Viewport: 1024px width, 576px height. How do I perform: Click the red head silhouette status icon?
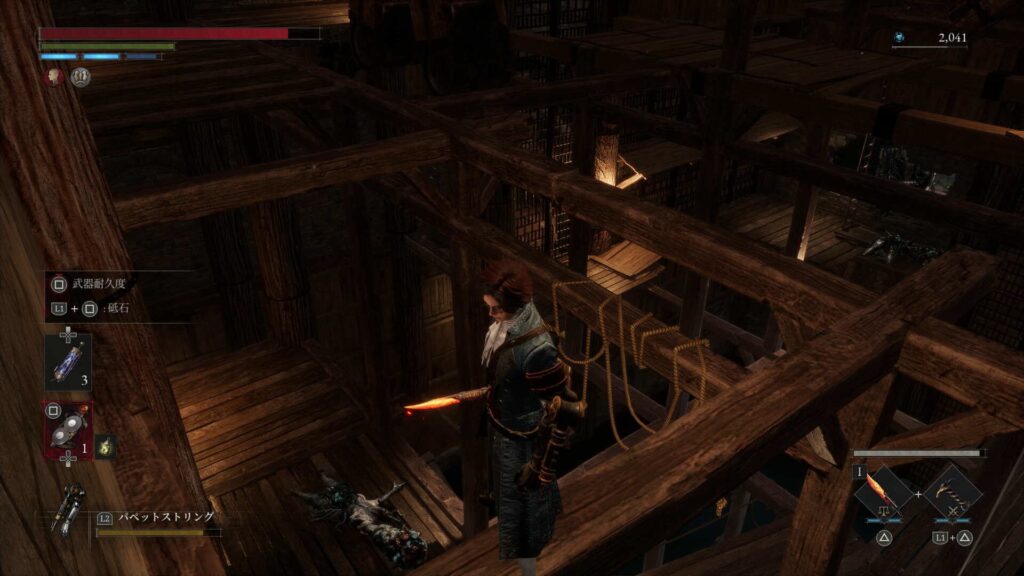[56, 76]
